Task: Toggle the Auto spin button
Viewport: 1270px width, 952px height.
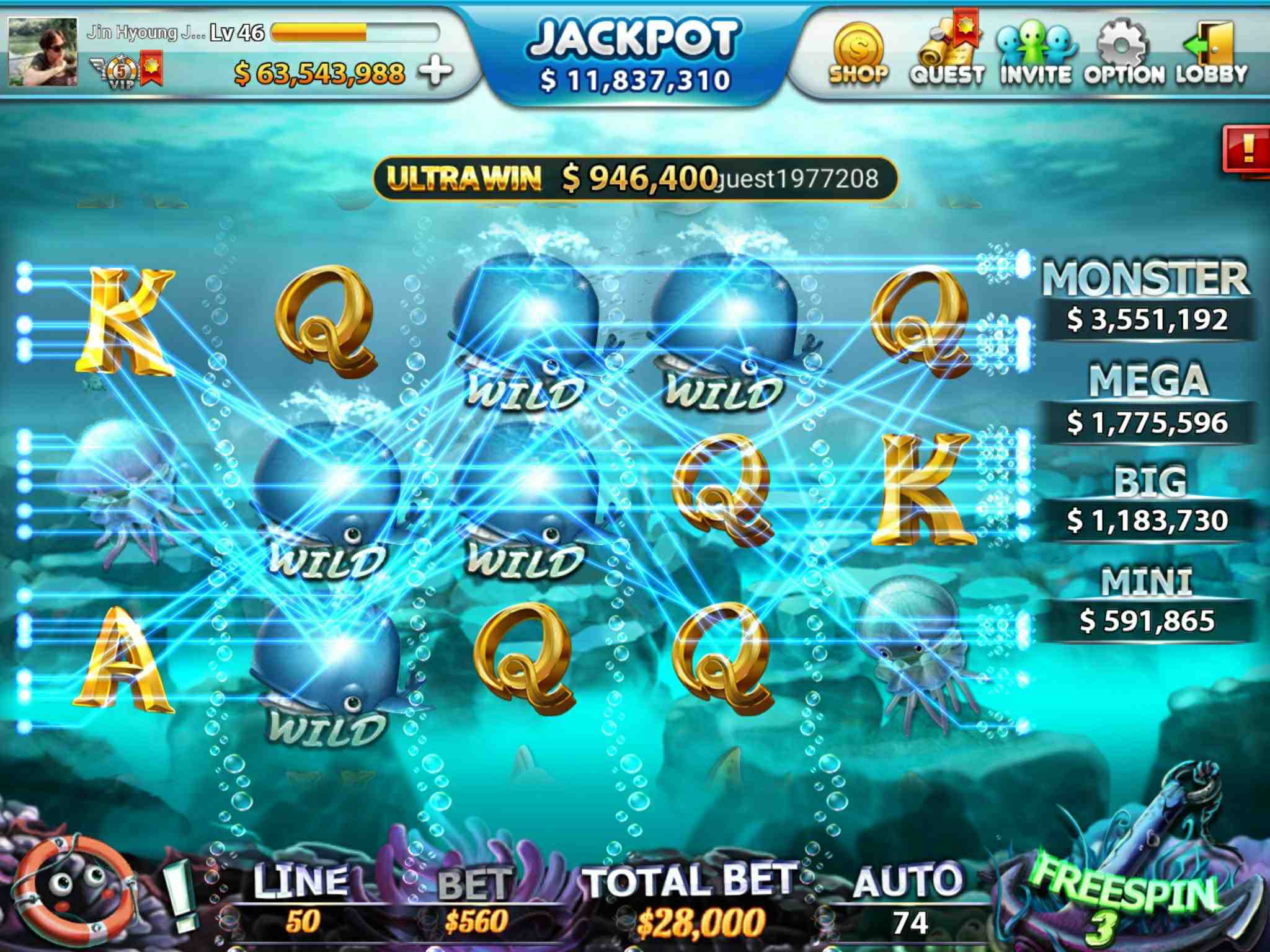Action: 908,898
